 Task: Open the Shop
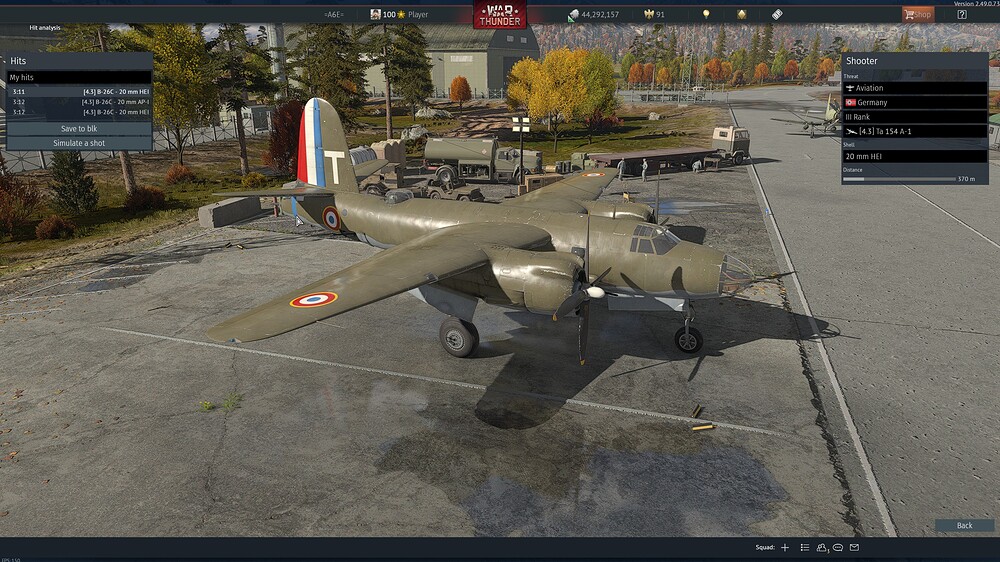pos(917,14)
